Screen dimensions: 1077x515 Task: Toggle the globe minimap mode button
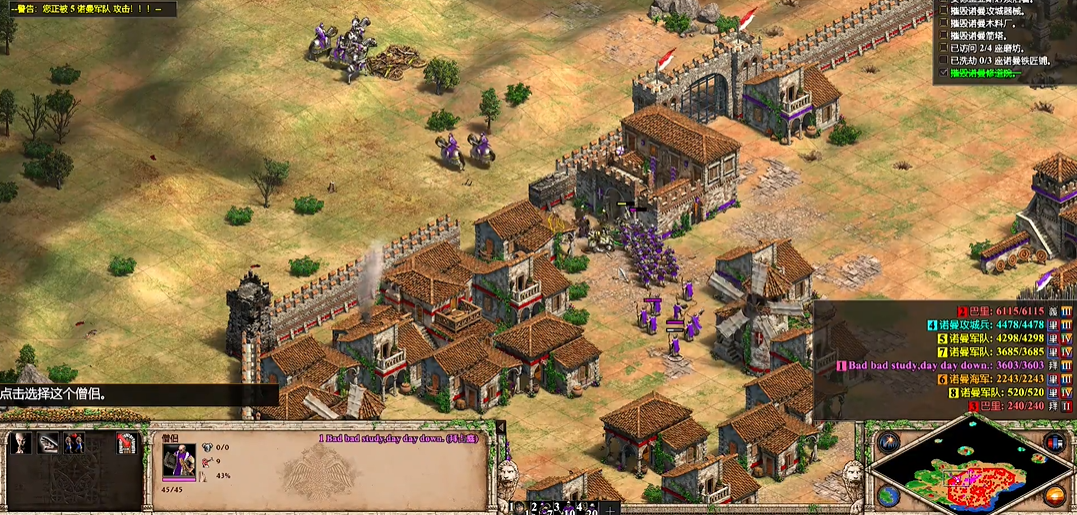(x=887, y=495)
